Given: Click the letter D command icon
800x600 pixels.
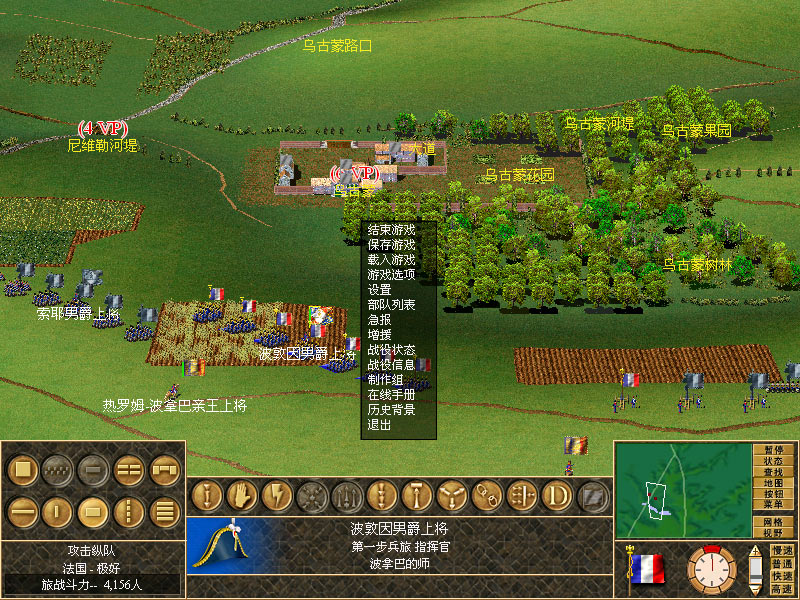Looking at the screenshot, I should pyautogui.click(x=556, y=496).
